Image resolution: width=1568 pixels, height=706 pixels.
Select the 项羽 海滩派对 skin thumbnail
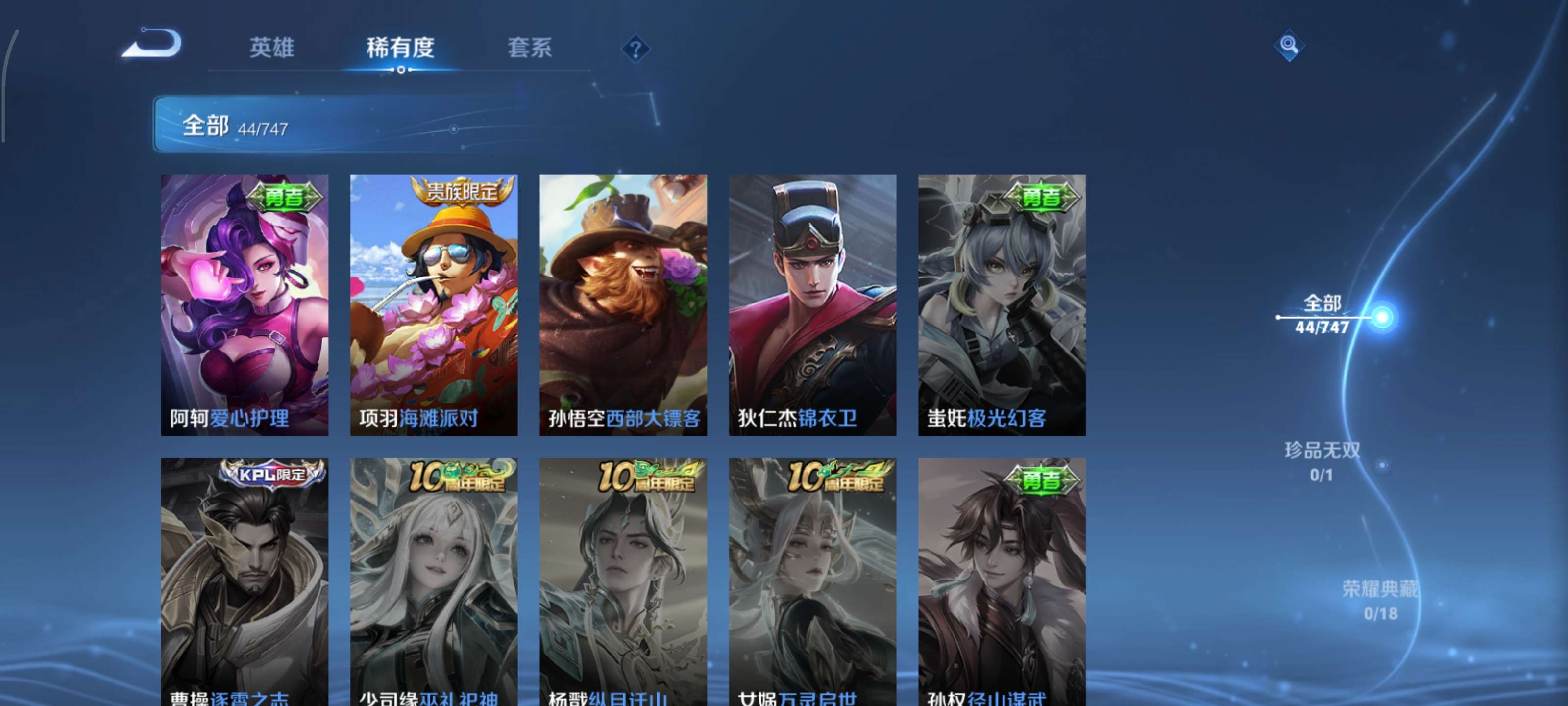(434, 304)
